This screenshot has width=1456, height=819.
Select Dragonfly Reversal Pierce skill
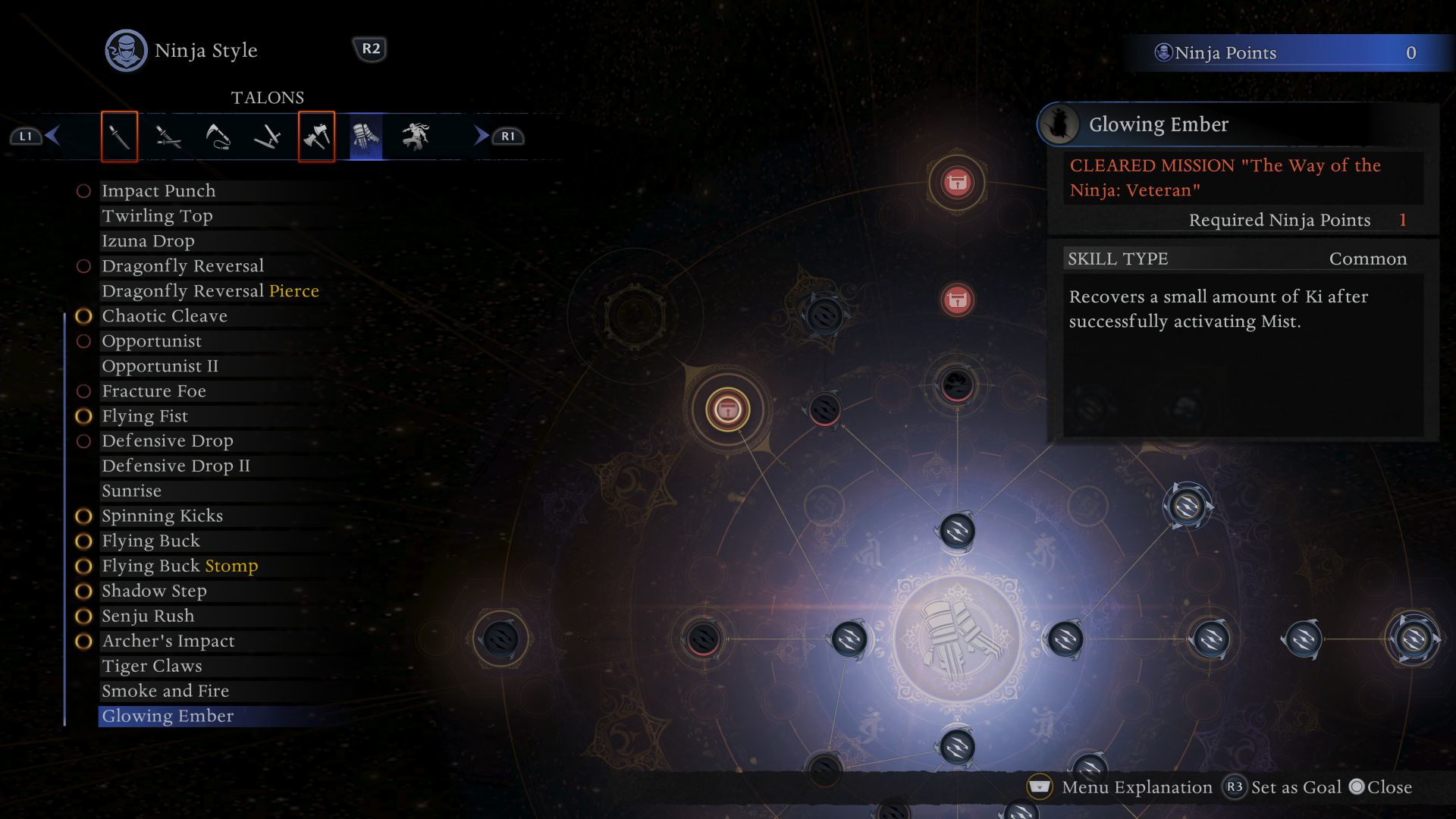210,291
